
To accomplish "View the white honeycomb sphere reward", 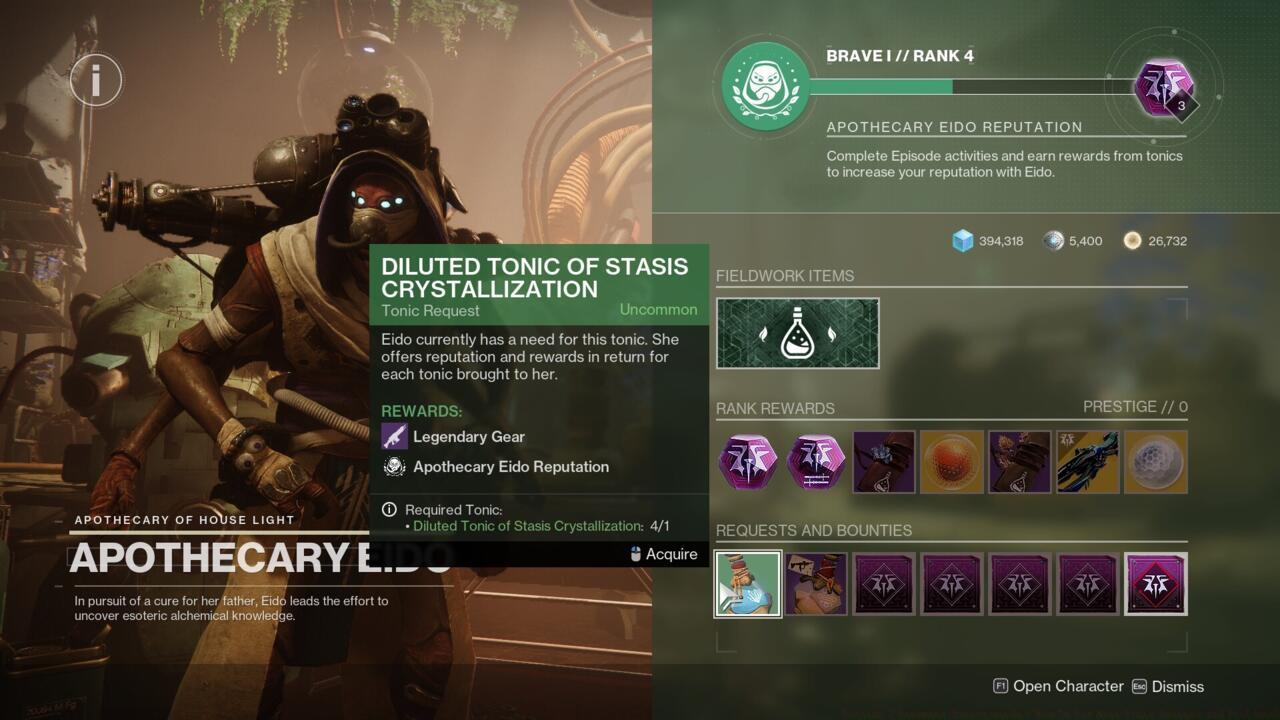I will pyautogui.click(x=1156, y=462).
